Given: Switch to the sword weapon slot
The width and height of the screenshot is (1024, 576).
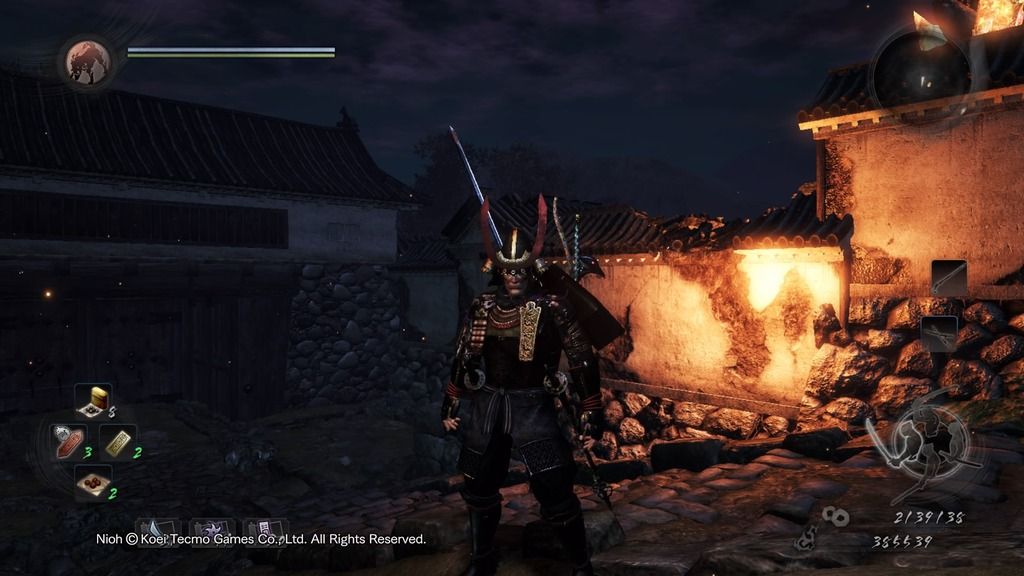Looking at the screenshot, I should [x=949, y=278].
